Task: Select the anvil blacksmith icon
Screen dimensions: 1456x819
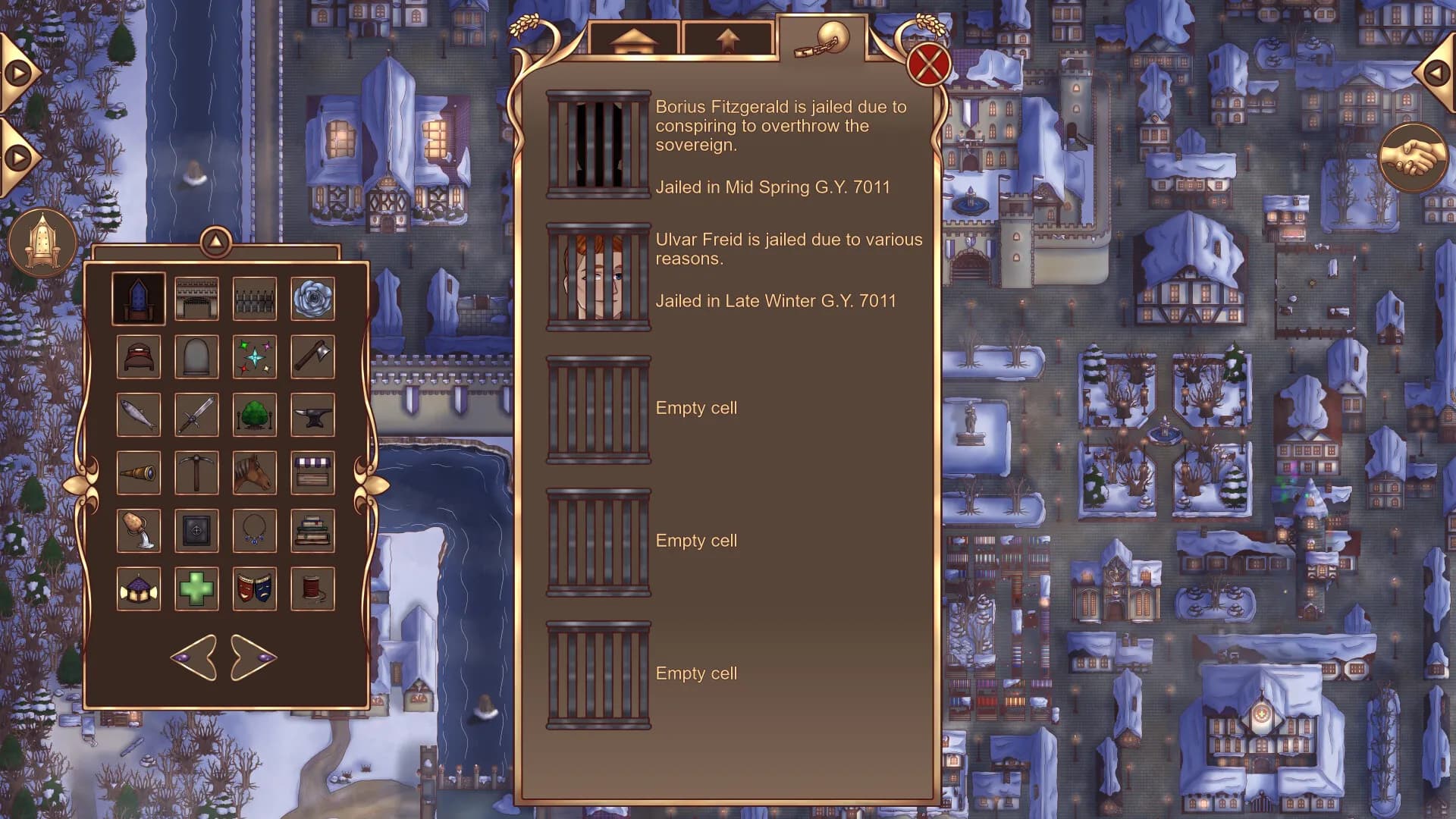Action: click(312, 414)
